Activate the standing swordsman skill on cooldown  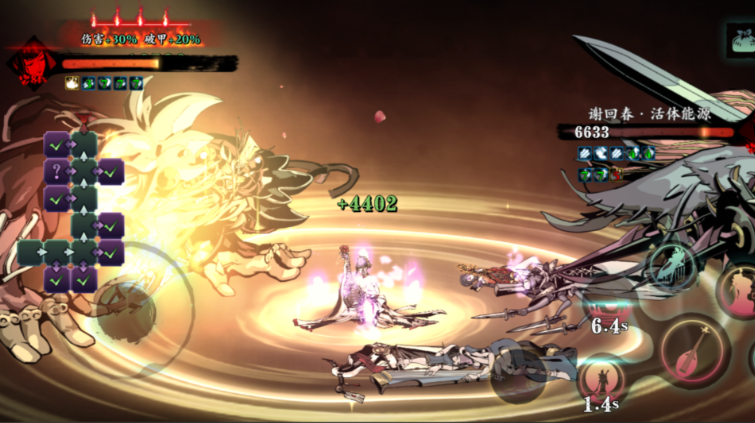(602, 383)
